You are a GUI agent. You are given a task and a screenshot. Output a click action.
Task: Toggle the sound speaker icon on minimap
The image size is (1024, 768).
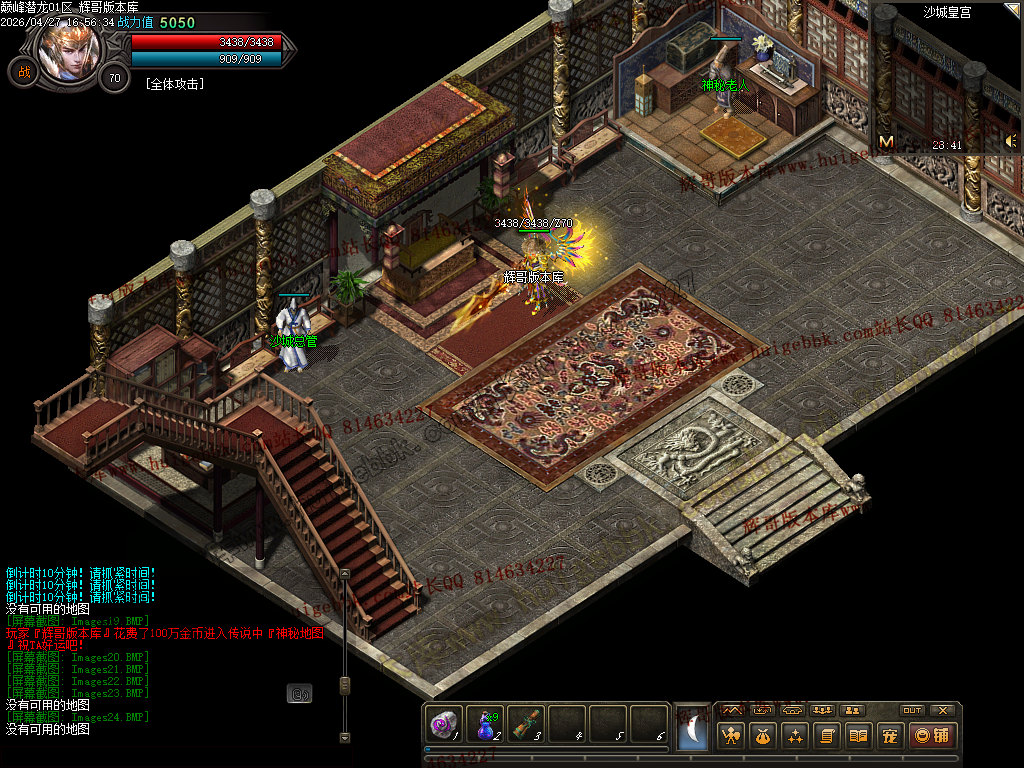[1010, 142]
